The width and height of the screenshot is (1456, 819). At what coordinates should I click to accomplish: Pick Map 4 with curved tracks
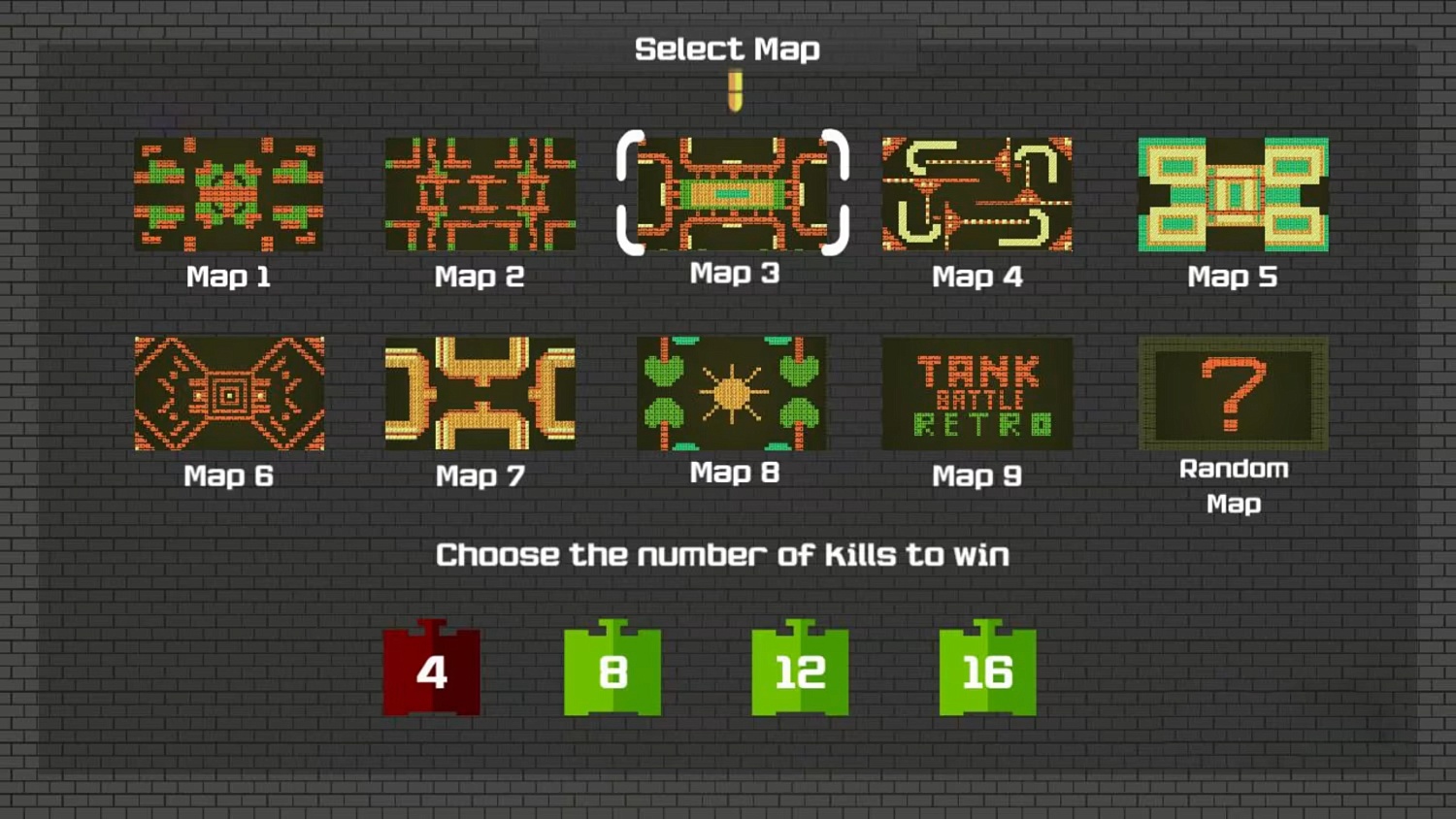pyautogui.click(x=977, y=194)
